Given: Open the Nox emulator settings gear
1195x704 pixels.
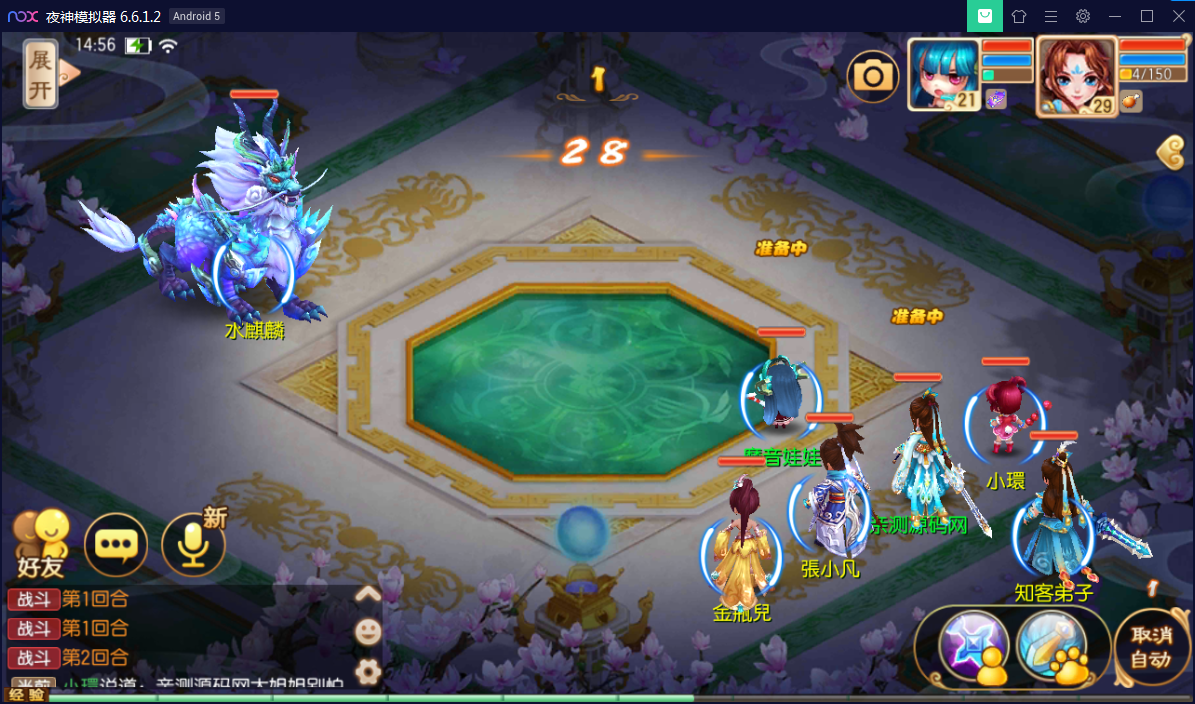Looking at the screenshot, I should (1083, 16).
